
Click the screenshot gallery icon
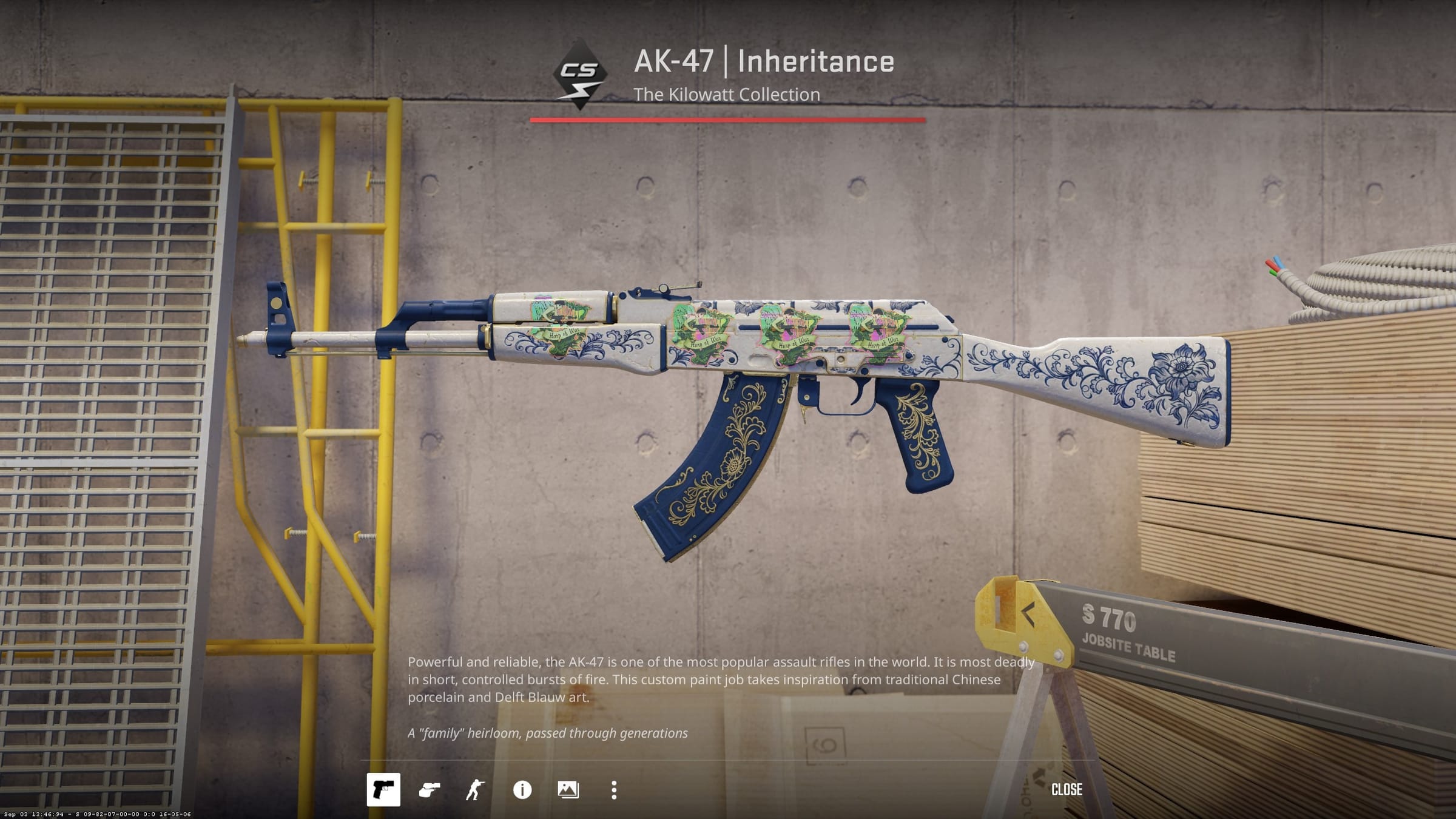[x=568, y=790]
